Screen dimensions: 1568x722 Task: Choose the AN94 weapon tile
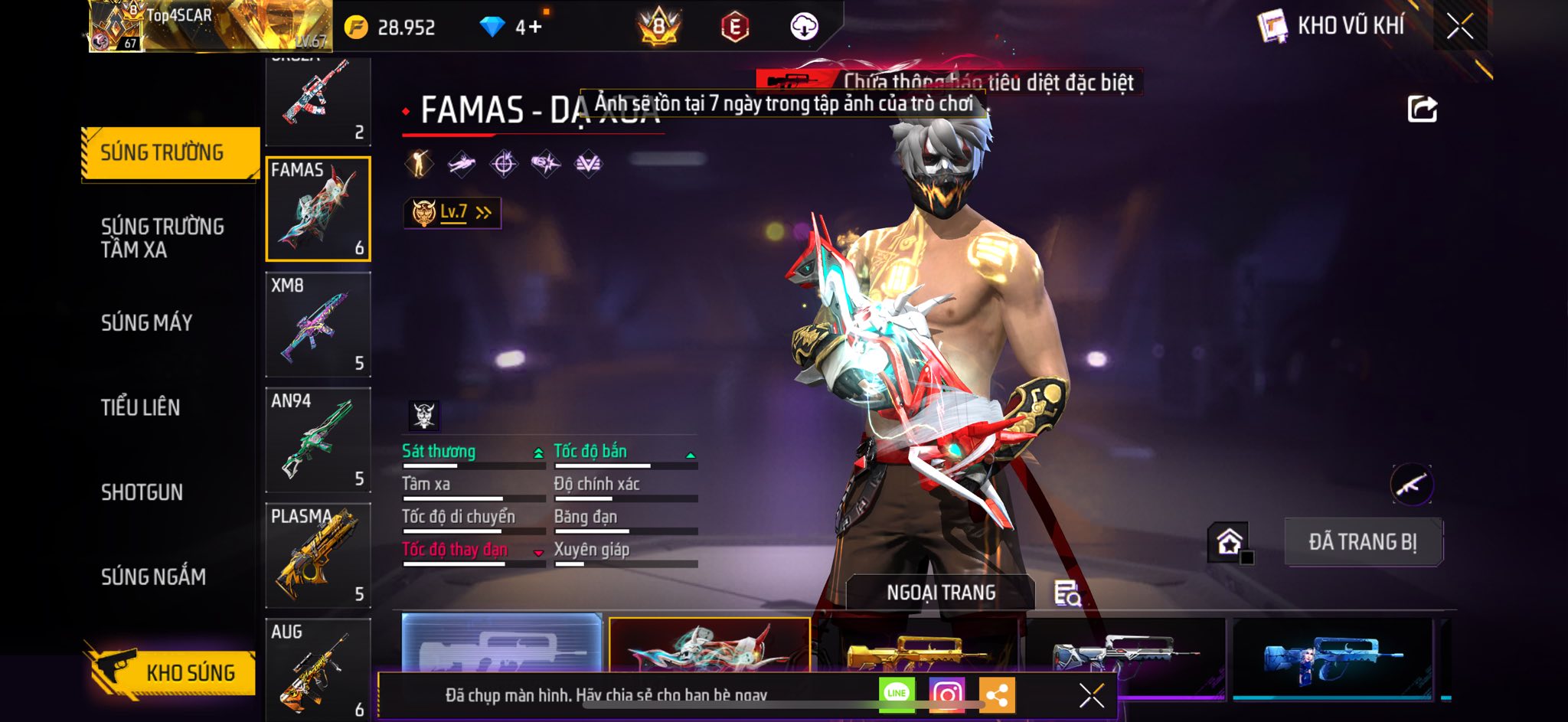(x=318, y=439)
